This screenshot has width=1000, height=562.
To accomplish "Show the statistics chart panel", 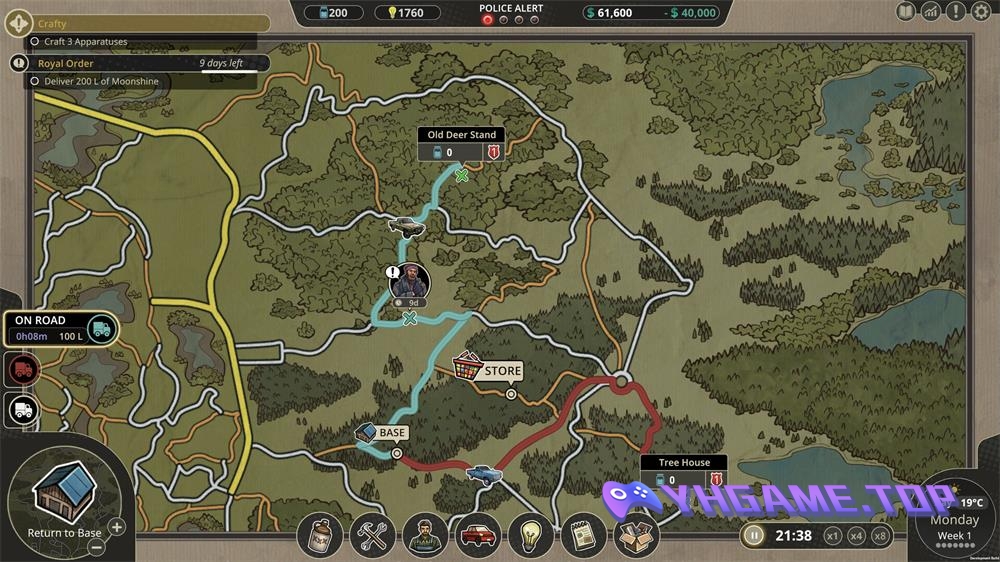I will pyautogui.click(x=931, y=12).
